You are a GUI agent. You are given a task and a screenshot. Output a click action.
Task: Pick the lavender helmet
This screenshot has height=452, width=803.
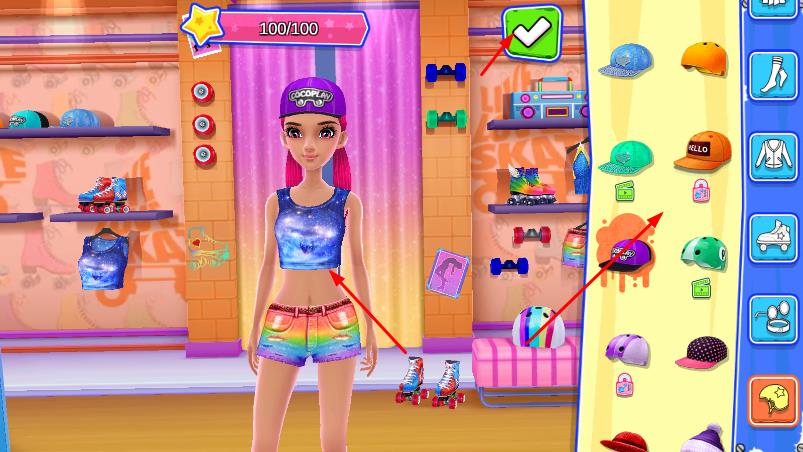click(x=627, y=348)
